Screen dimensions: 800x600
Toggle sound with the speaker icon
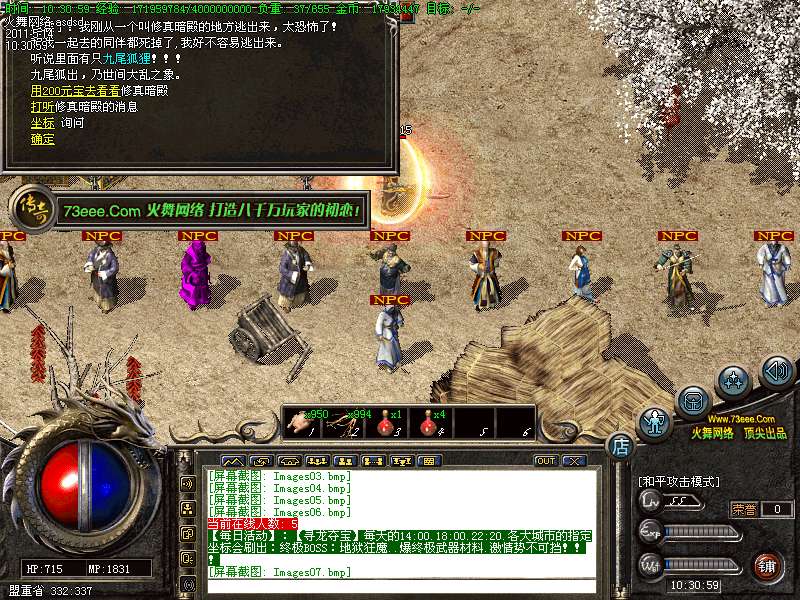[776, 371]
